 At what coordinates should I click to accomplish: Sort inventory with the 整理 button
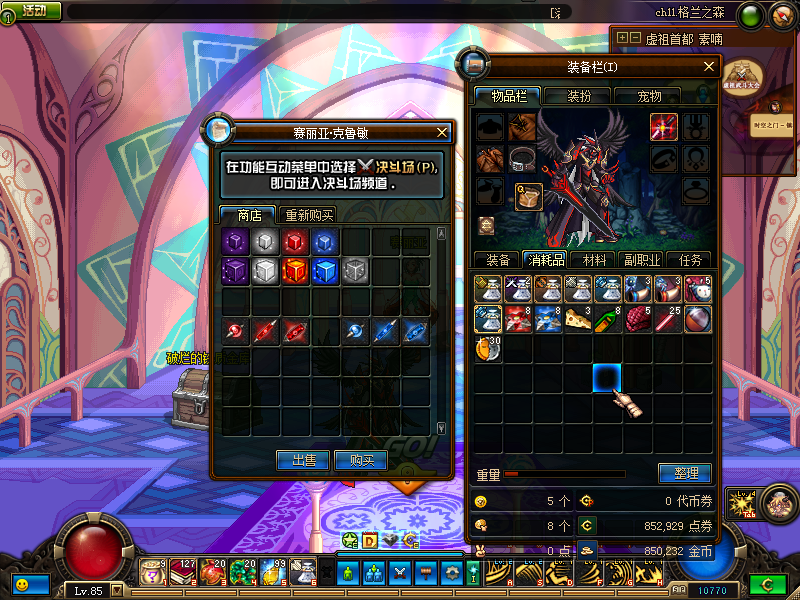[x=685, y=473]
